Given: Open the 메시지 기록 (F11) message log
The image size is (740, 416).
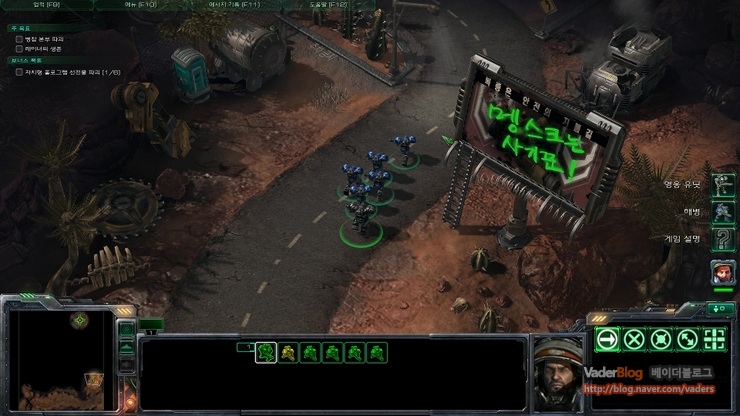Looking at the screenshot, I should pos(236,5).
